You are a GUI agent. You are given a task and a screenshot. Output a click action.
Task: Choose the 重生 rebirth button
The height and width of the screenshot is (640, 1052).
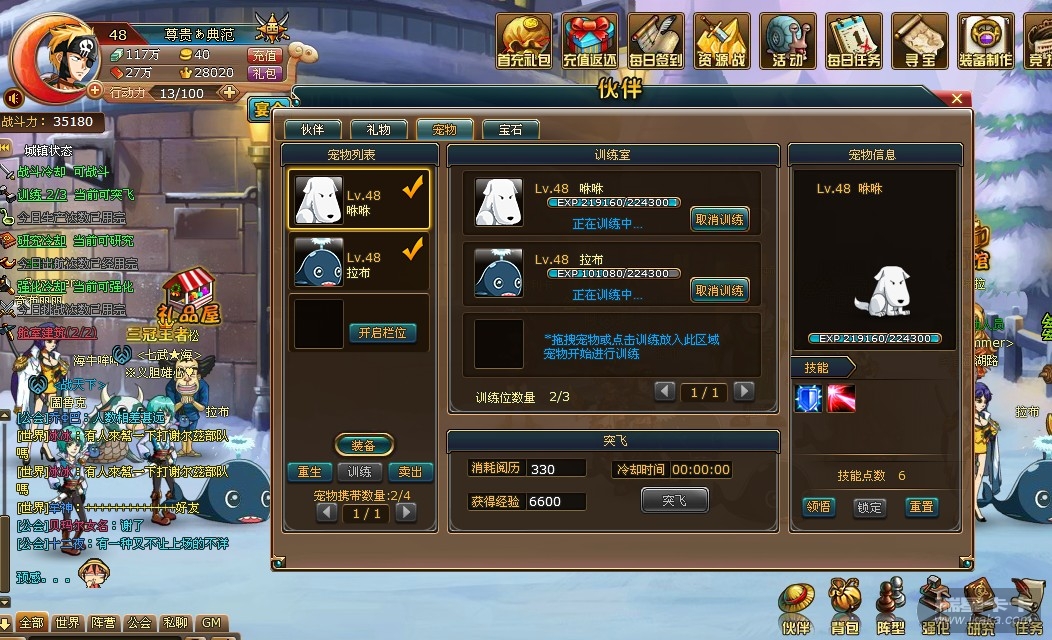coord(310,472)
